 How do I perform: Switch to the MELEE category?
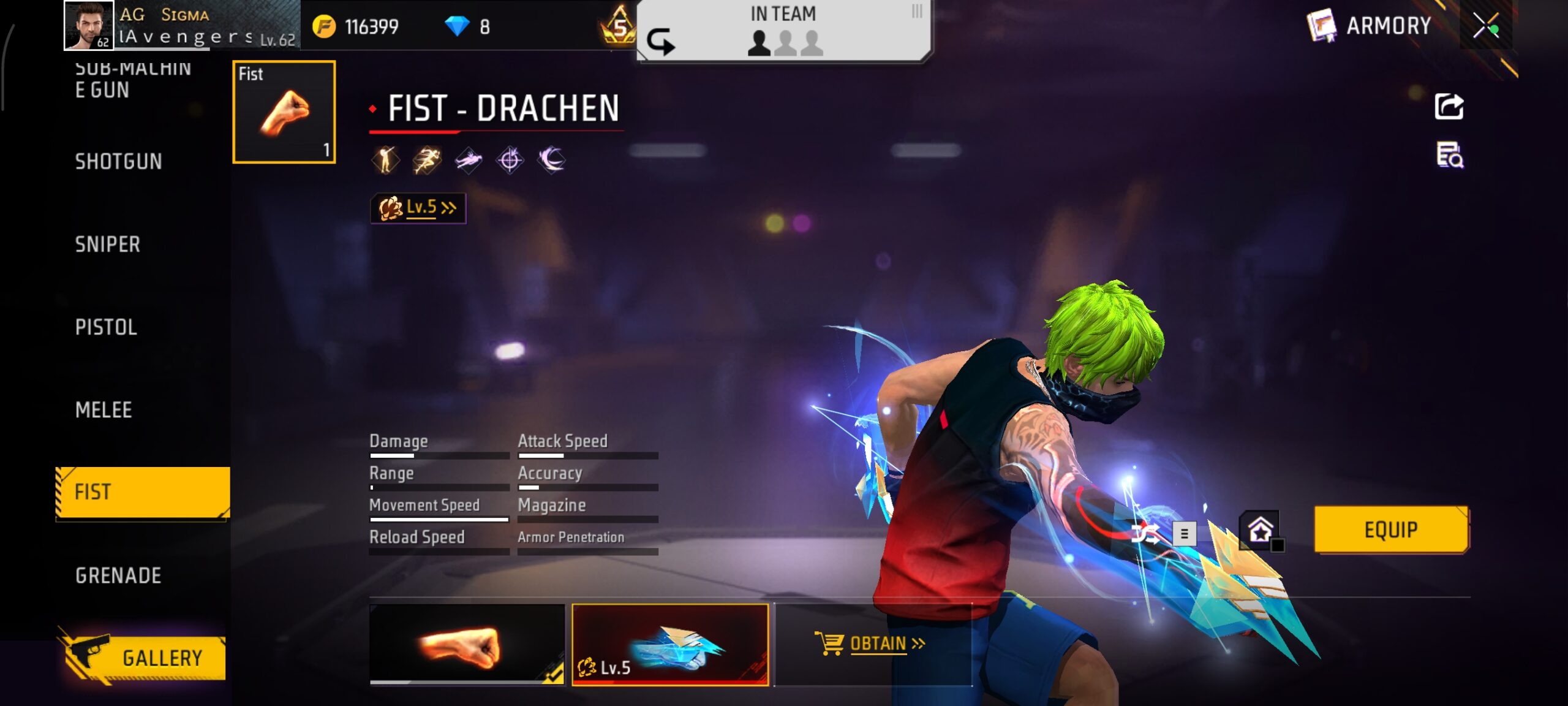[x=106, y=410]
